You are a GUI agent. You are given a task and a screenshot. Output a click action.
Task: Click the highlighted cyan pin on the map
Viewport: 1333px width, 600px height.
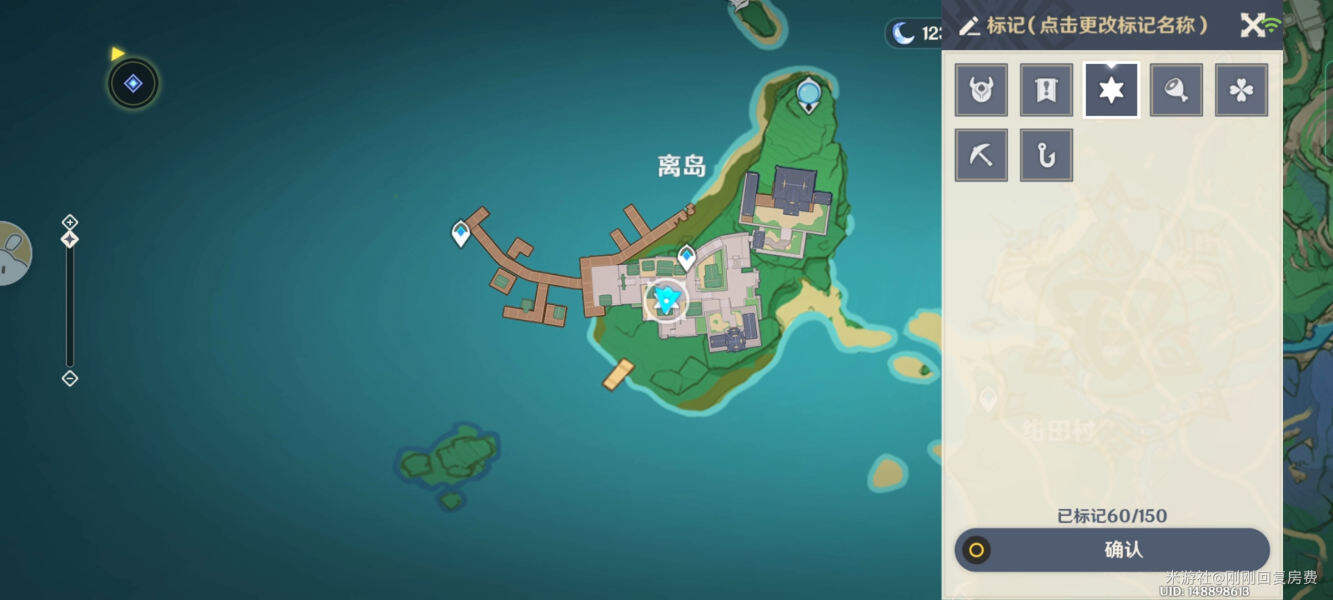click(666, 299)
